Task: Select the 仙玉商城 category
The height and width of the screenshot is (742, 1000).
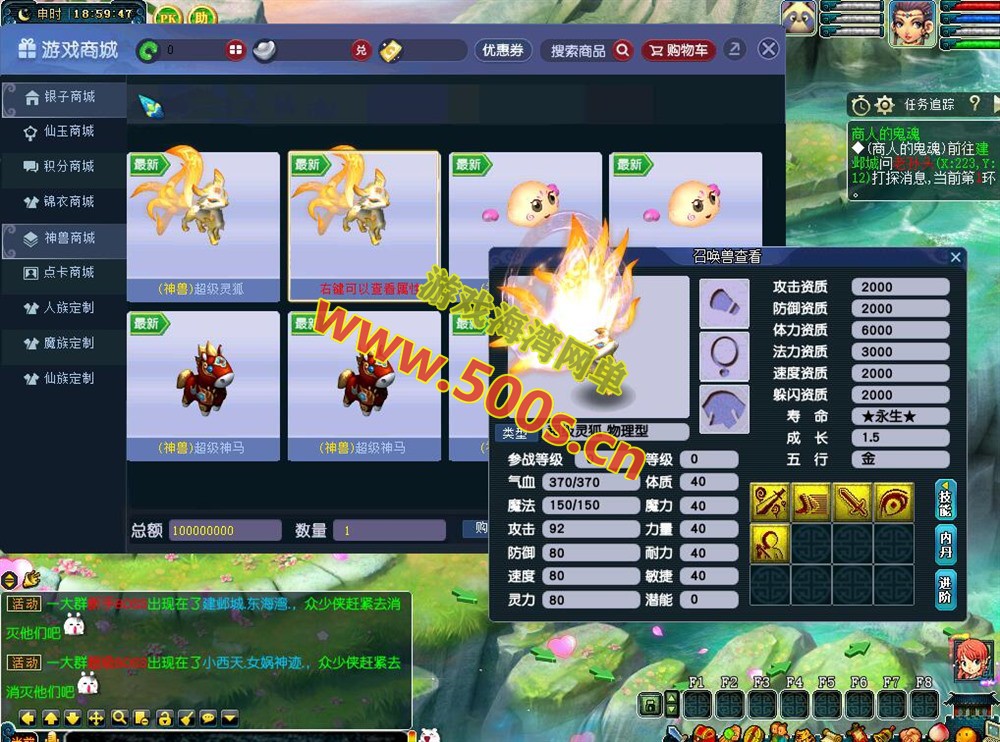Action: (68, 131)
